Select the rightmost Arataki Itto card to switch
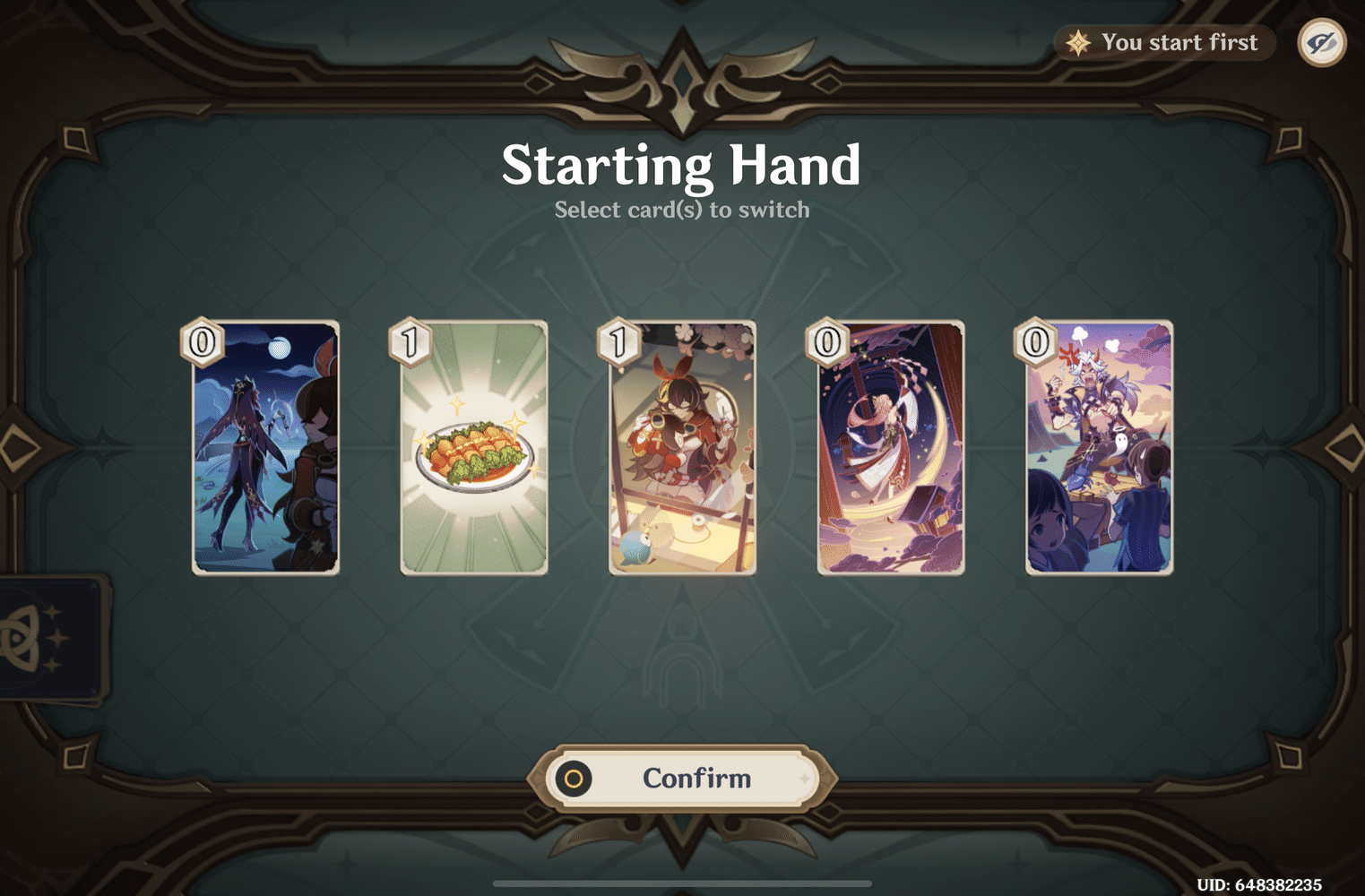This screenshot has width=1365, height=896. [x=1098, y=448]
